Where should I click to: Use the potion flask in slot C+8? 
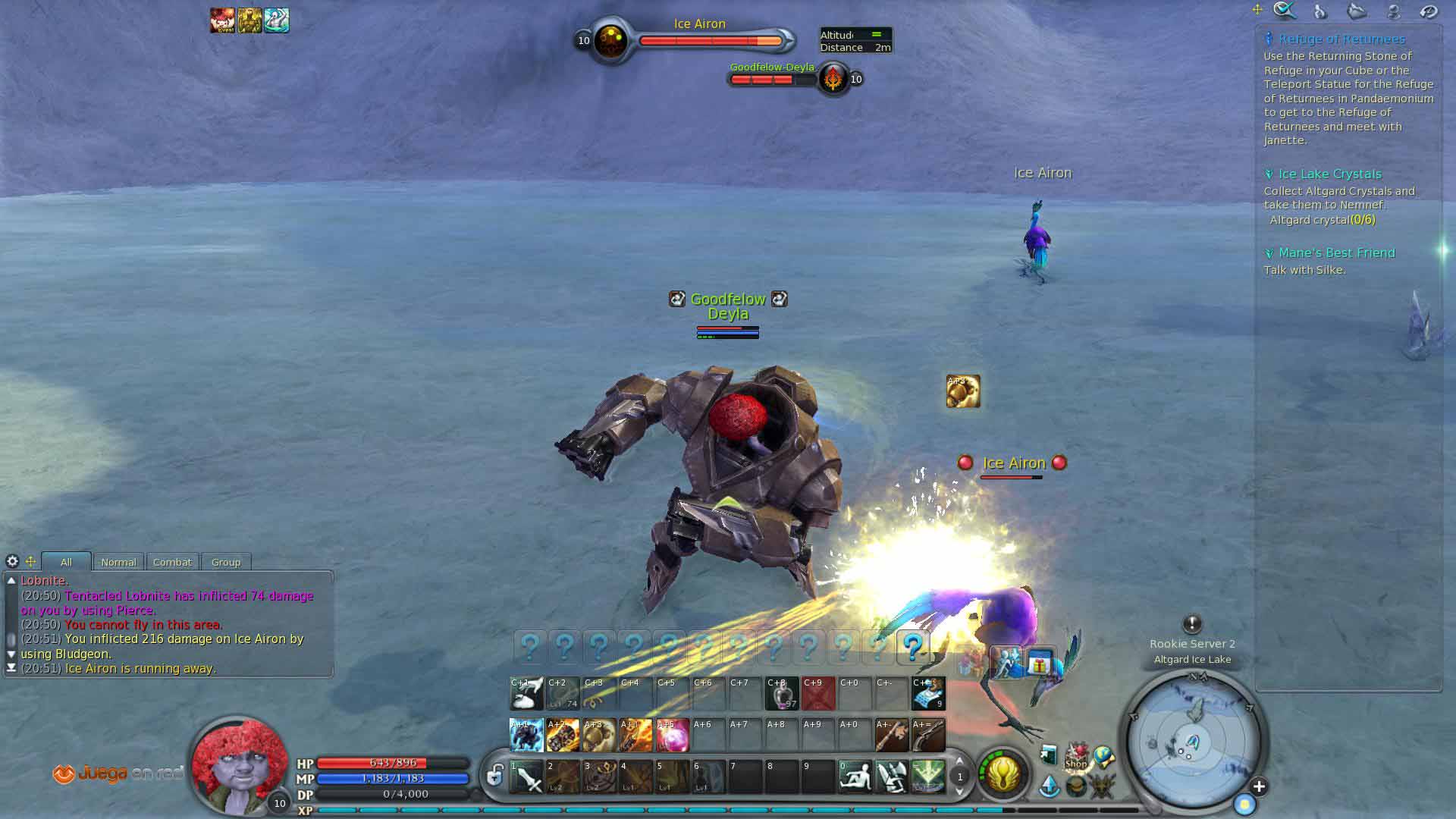pos(781,693)
